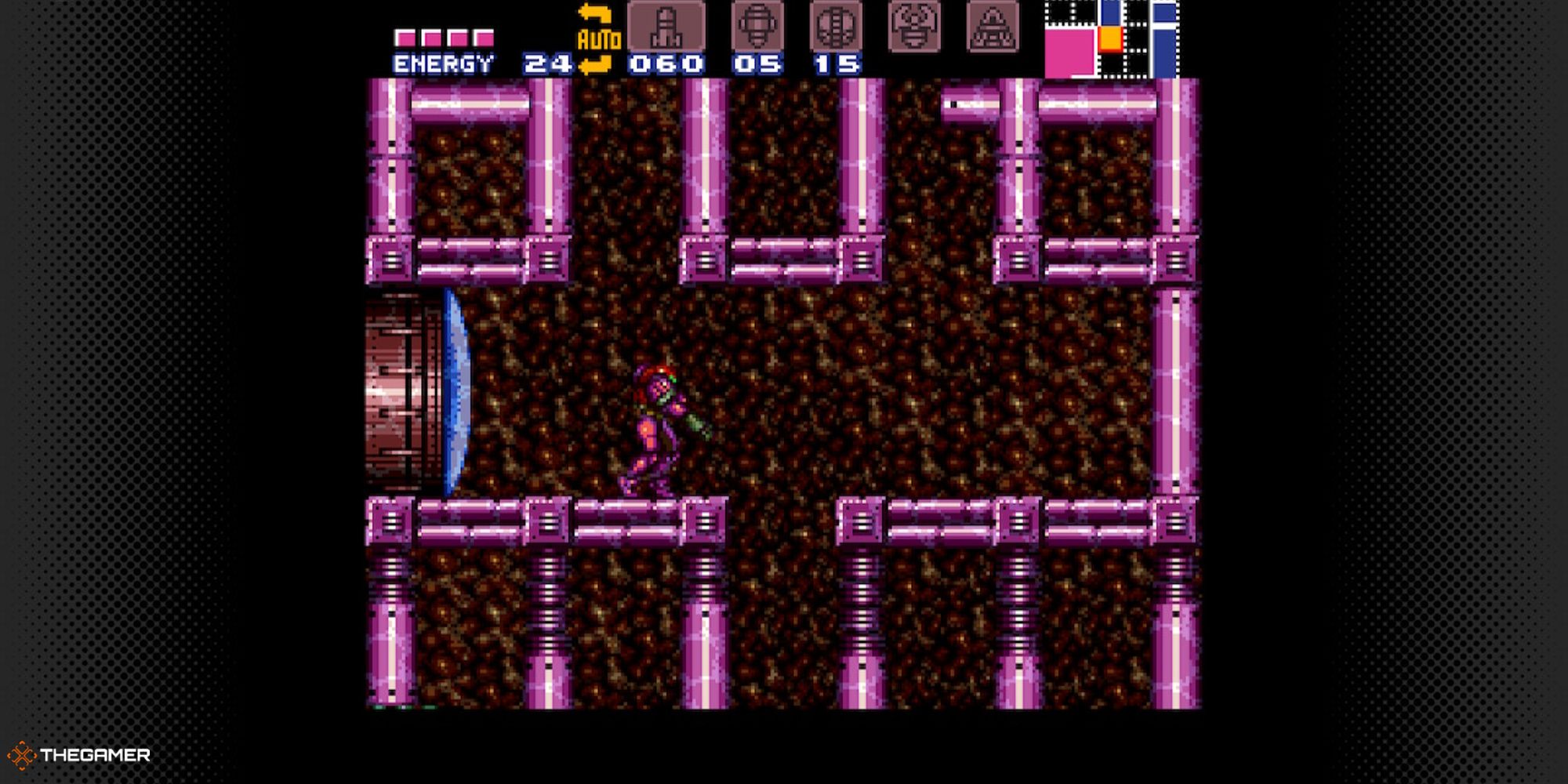This screenshot has width=1568, height=784.
Task: Click the THEGAMER text link
Action: point(94,754)
